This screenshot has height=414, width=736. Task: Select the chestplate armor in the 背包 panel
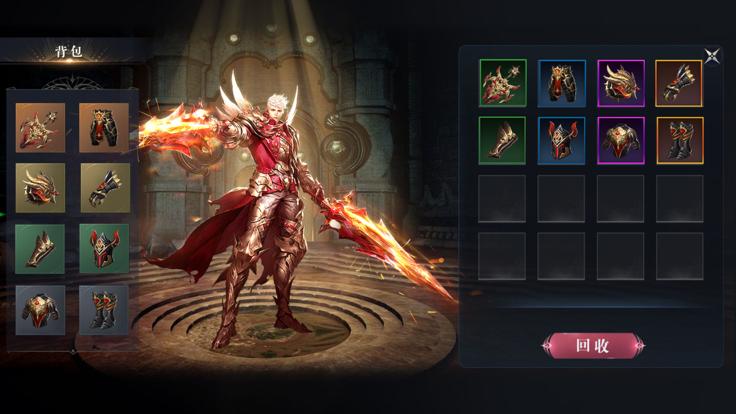[40, 309]
